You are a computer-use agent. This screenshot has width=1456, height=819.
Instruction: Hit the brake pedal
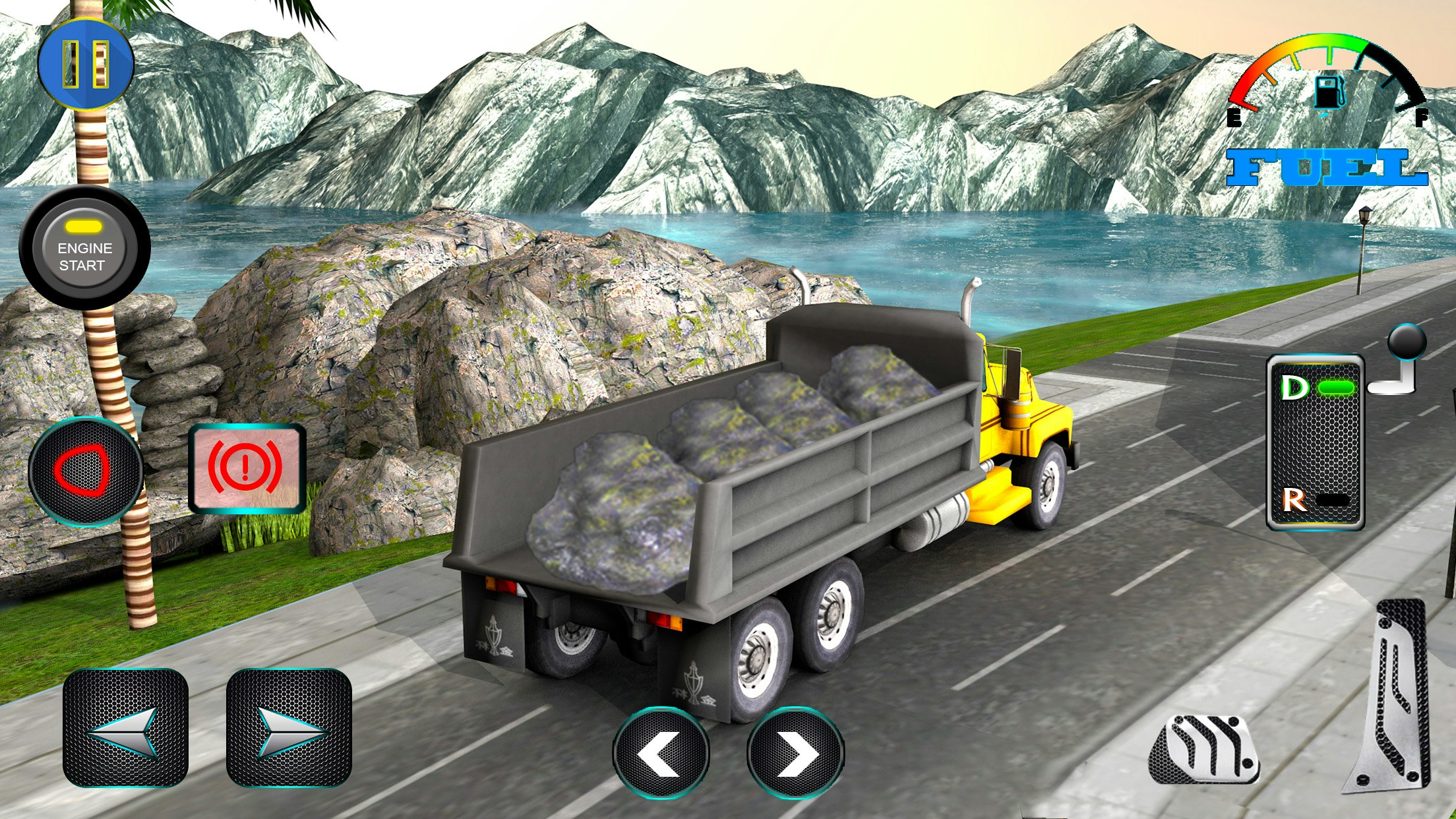1204,750
